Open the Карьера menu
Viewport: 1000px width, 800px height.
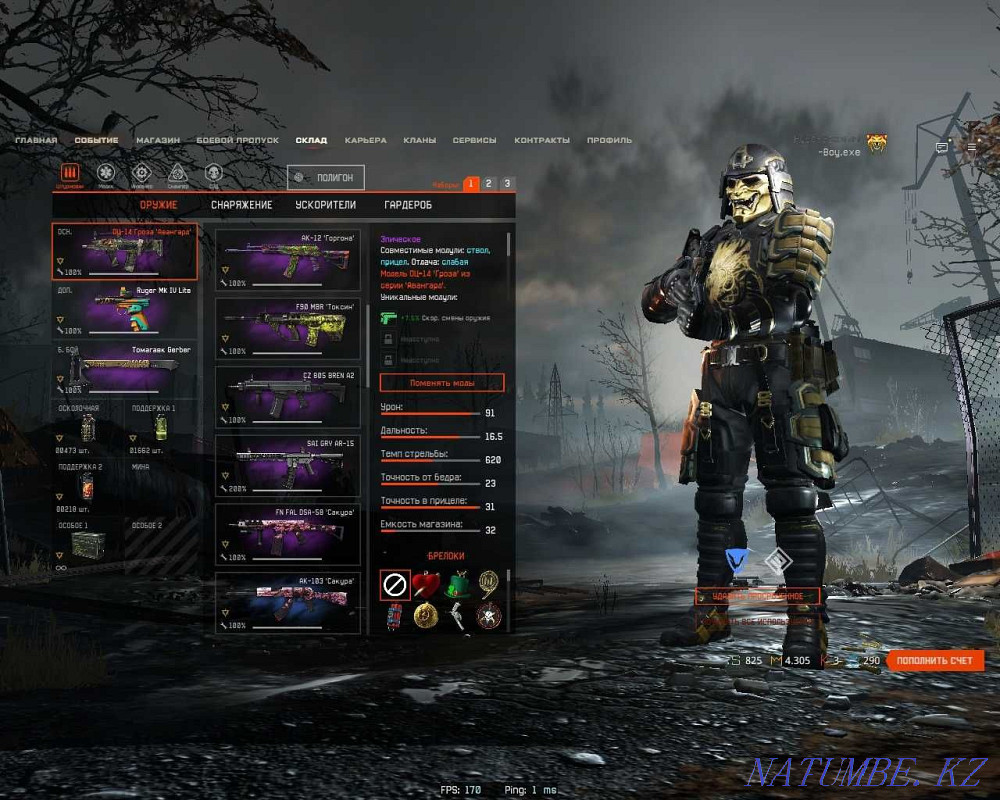pyautogui.click(x=365, y=141)
